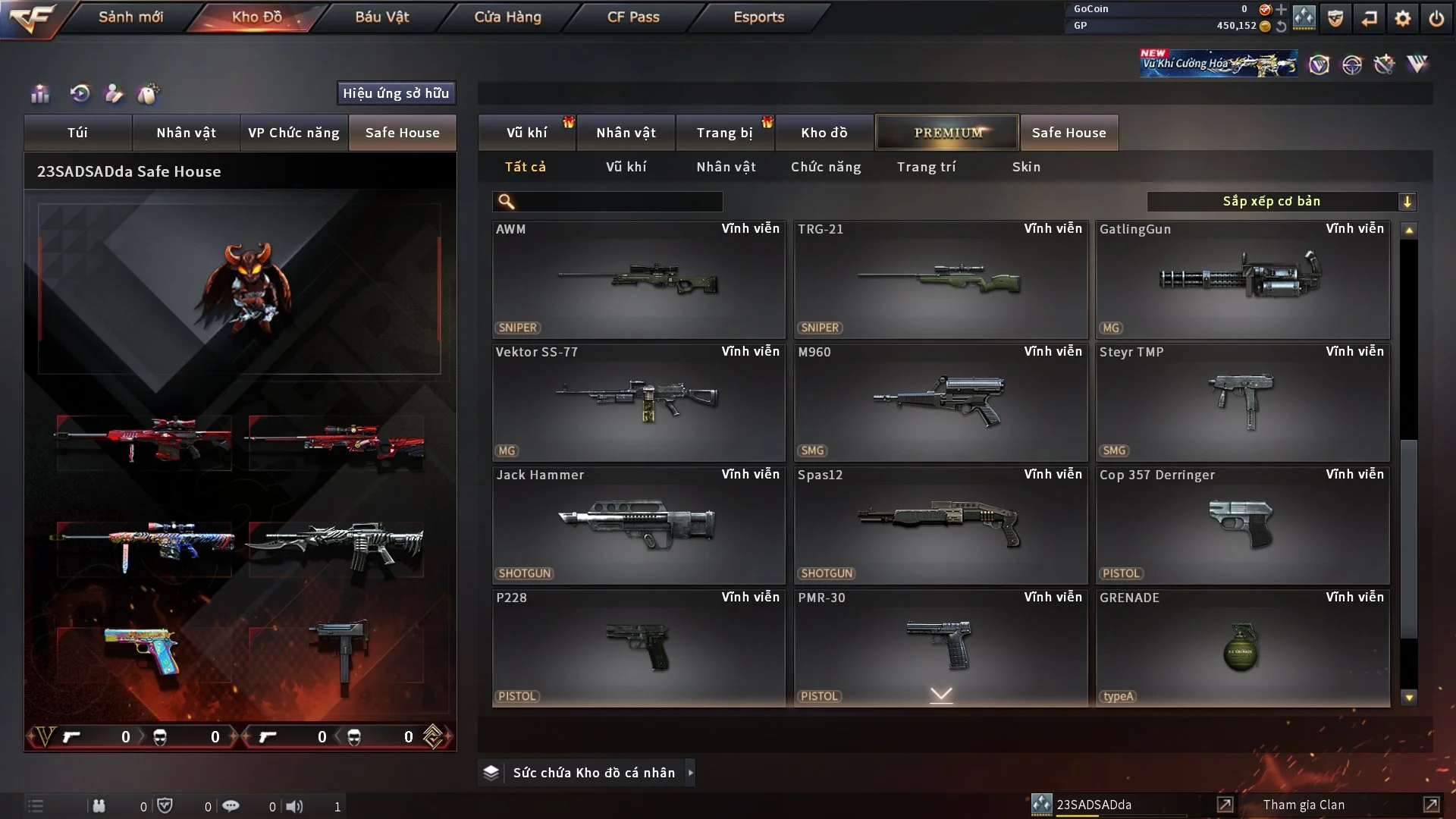
Task: Open the CF Pass menu
Action: tap(633, 17)
